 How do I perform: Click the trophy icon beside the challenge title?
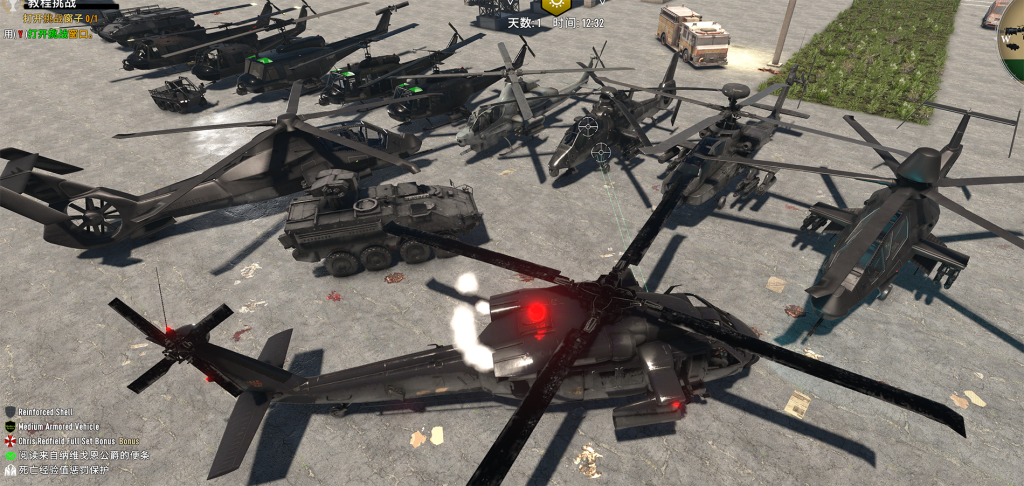pyautogui.click(x=14, y=5)
